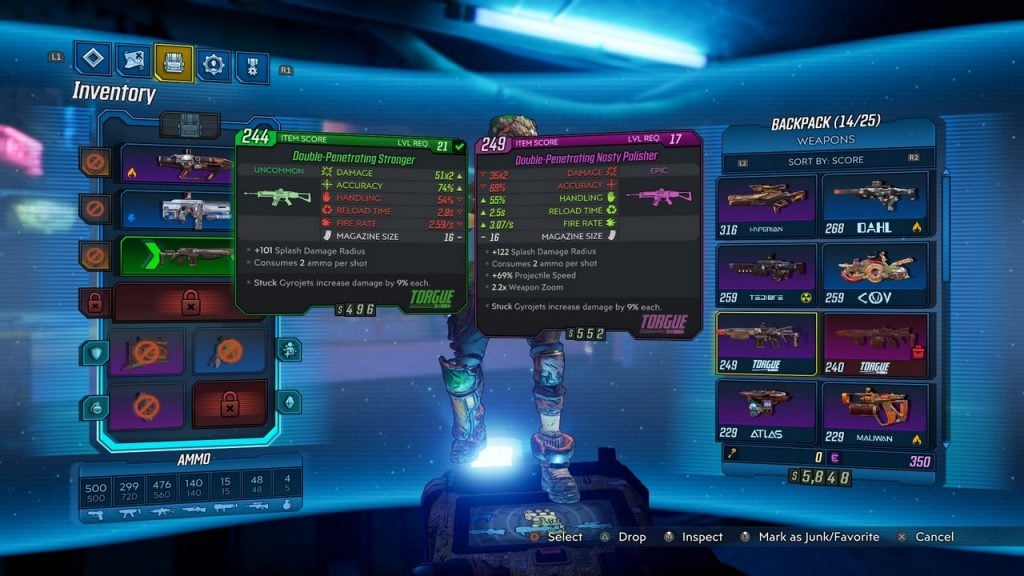Choose the Dahl rifle with score 268

pyautogui.click(x=876, y=204)
